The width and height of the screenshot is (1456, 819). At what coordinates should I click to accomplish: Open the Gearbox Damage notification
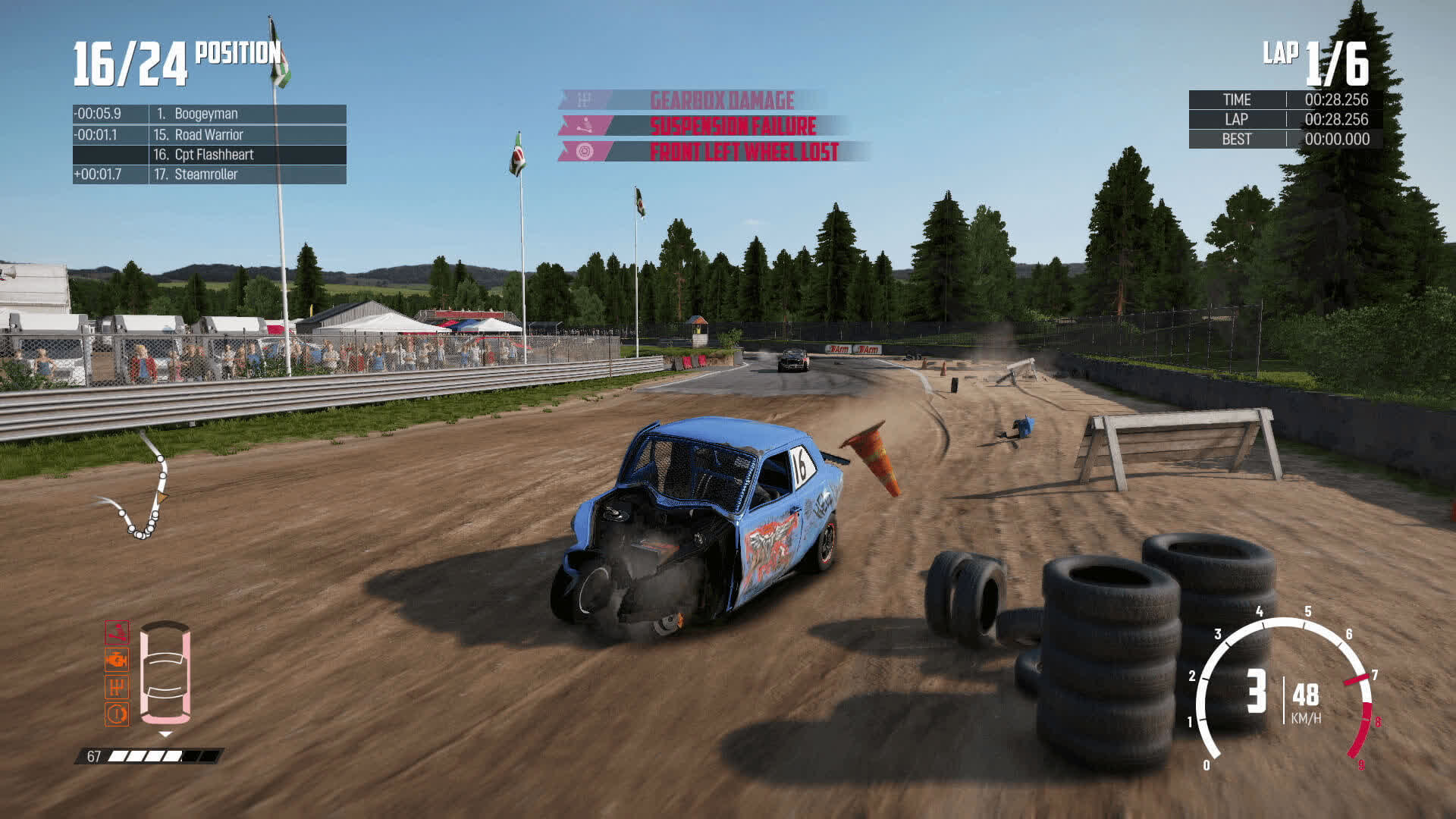click(720, 100)
